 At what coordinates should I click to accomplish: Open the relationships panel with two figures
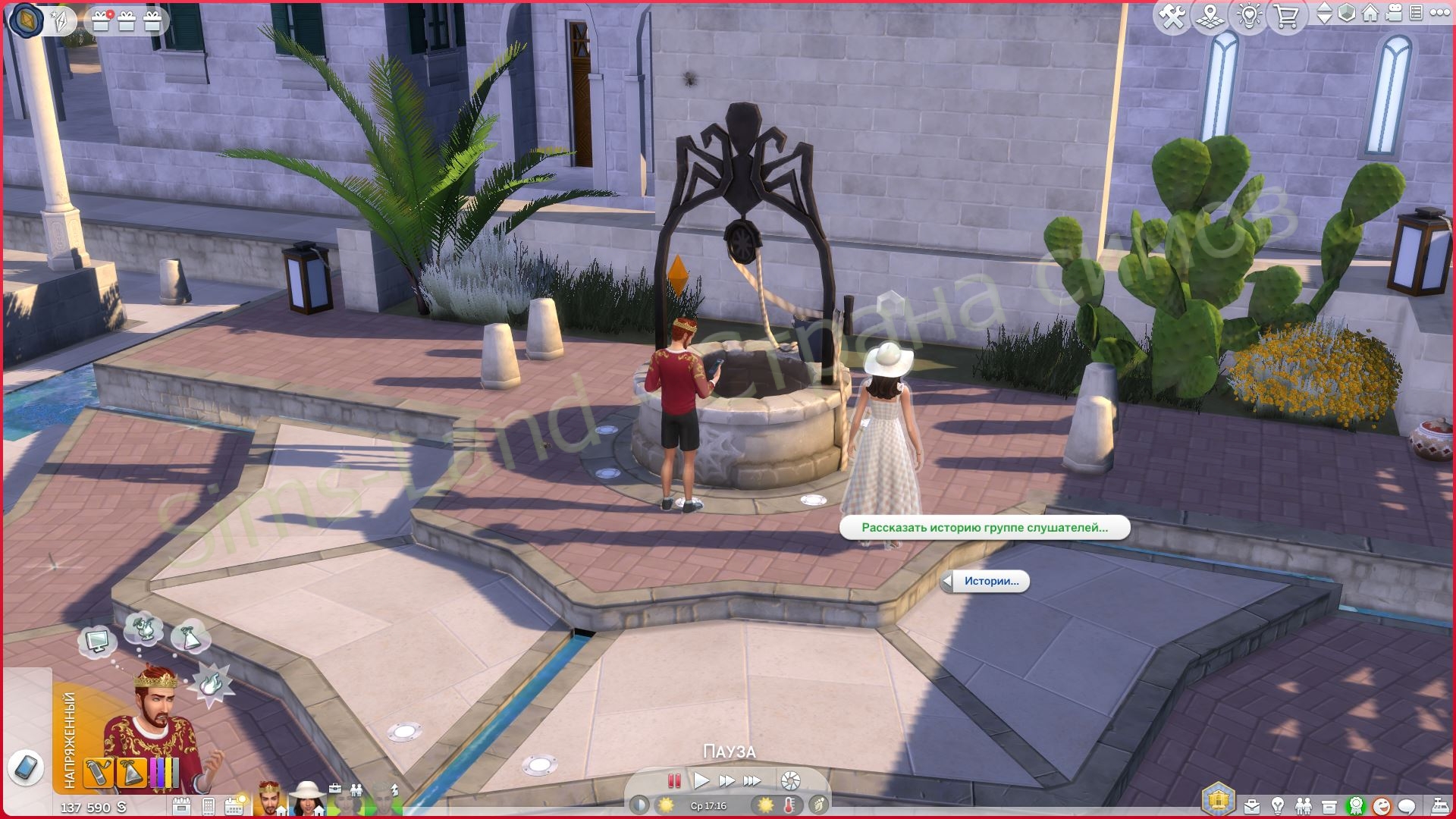[x=1303, y=805]
